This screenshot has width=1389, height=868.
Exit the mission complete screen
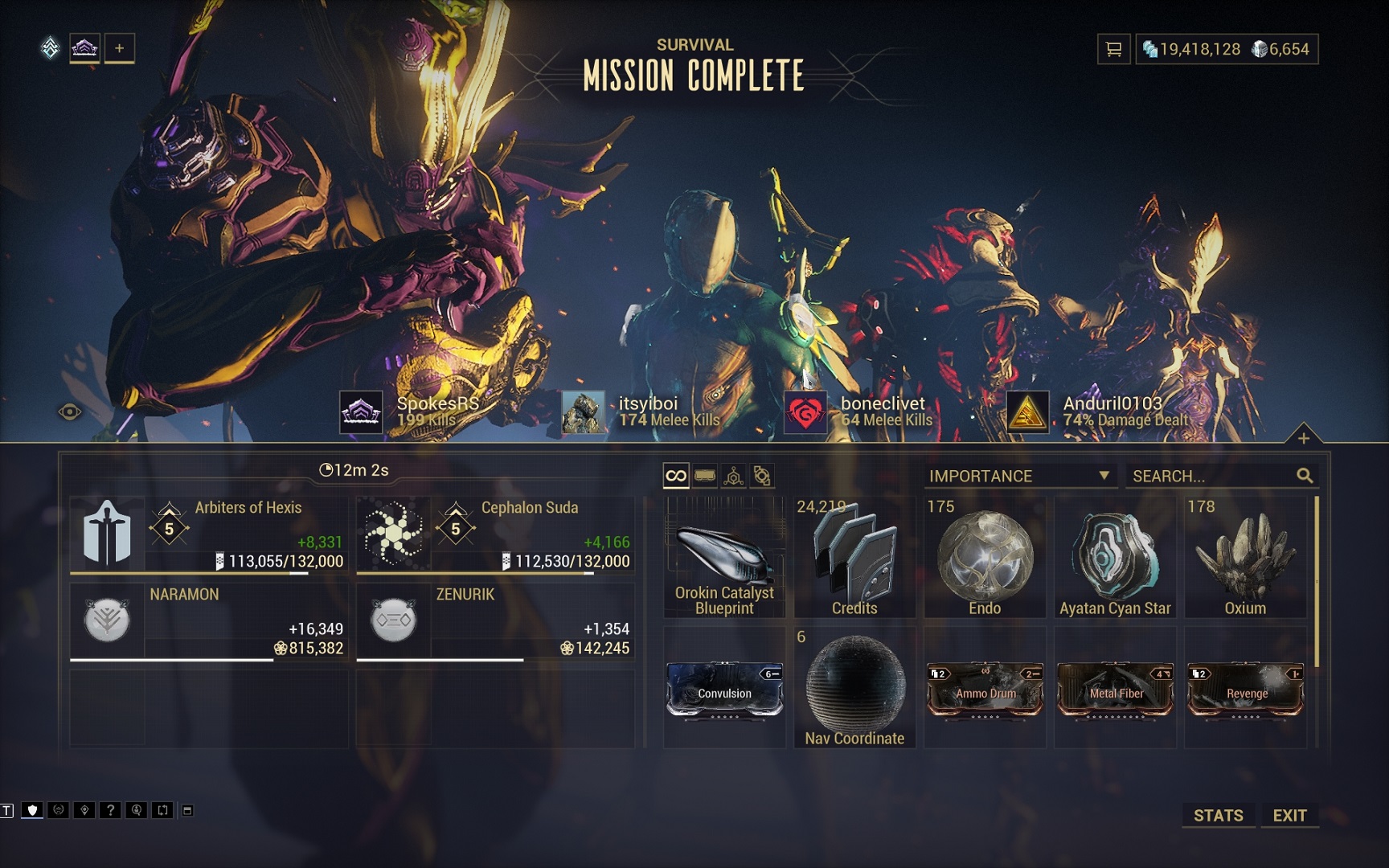pyautogui.click(x=1289, y=815)
